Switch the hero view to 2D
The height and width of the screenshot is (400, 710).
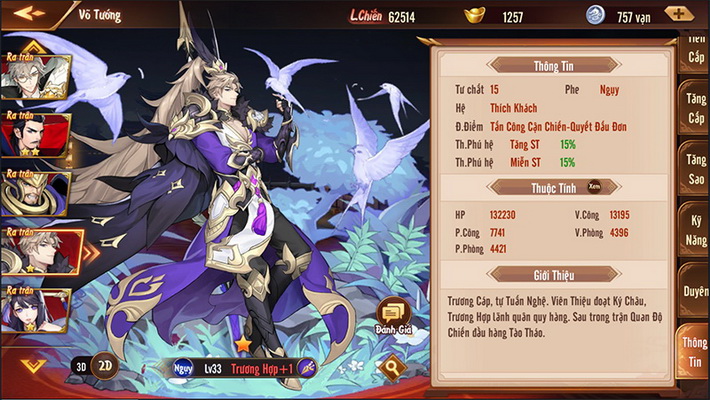pyautogui.click(x=104, y=366)
